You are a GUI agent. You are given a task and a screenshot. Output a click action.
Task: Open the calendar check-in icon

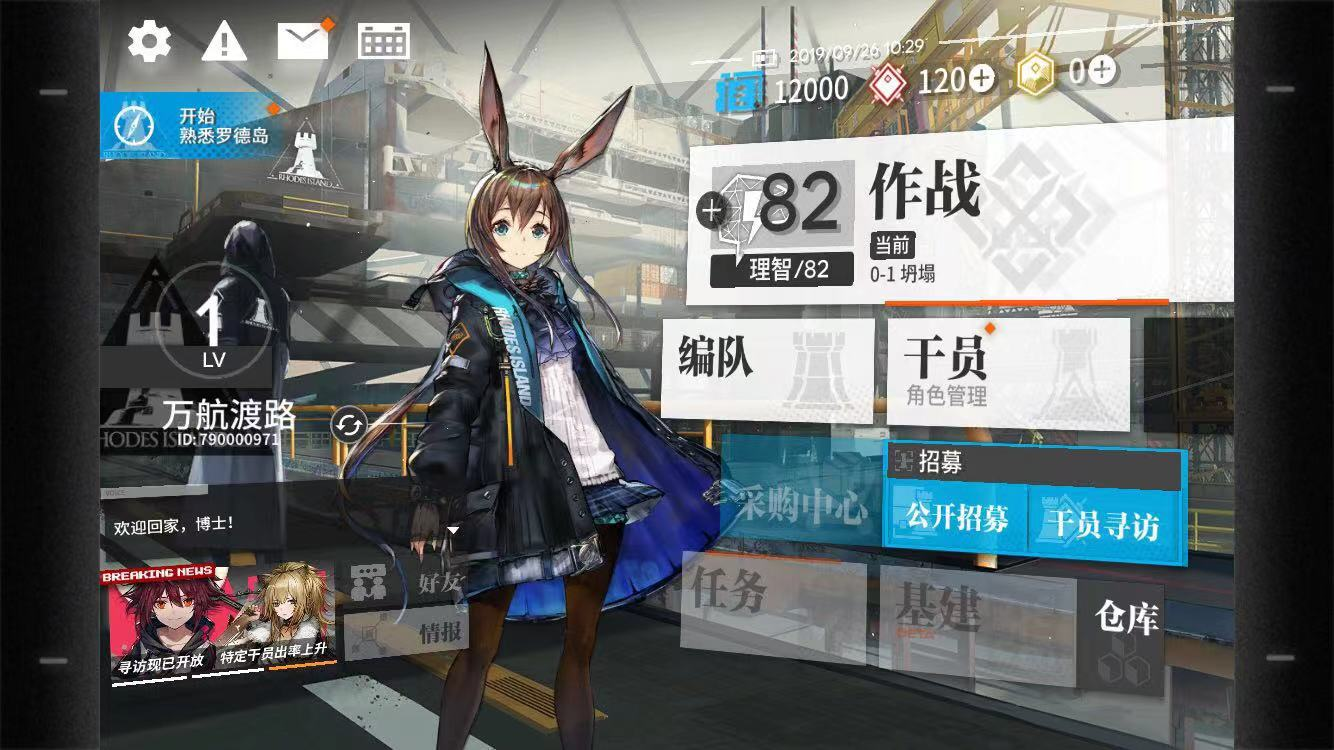click(x=384, y=42)
